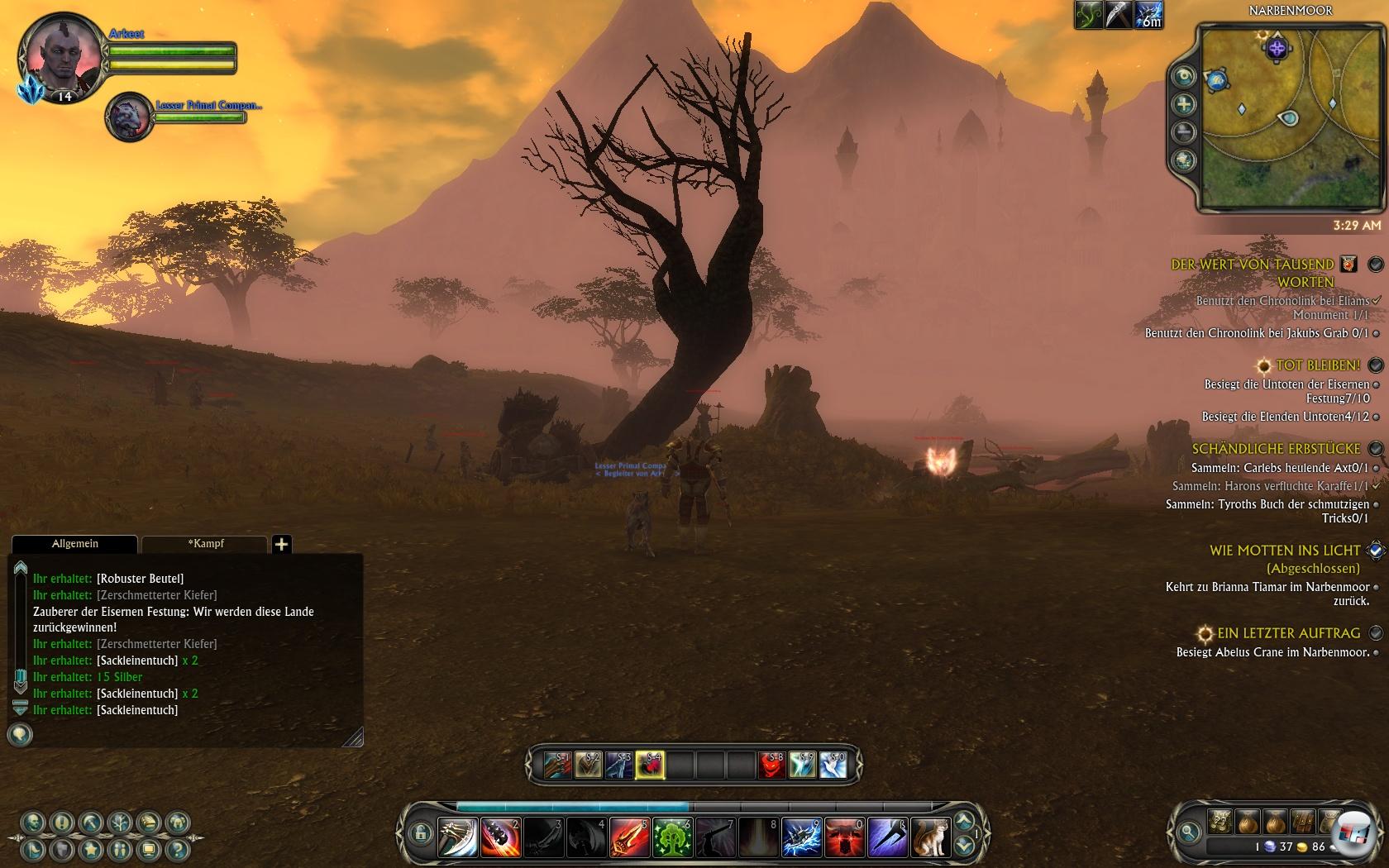Image resolution: width=1389 pixels, height=868 pixels.
Task: Select the Tot Bleiben! quest tracker
Action: (x=1318, y=365)
